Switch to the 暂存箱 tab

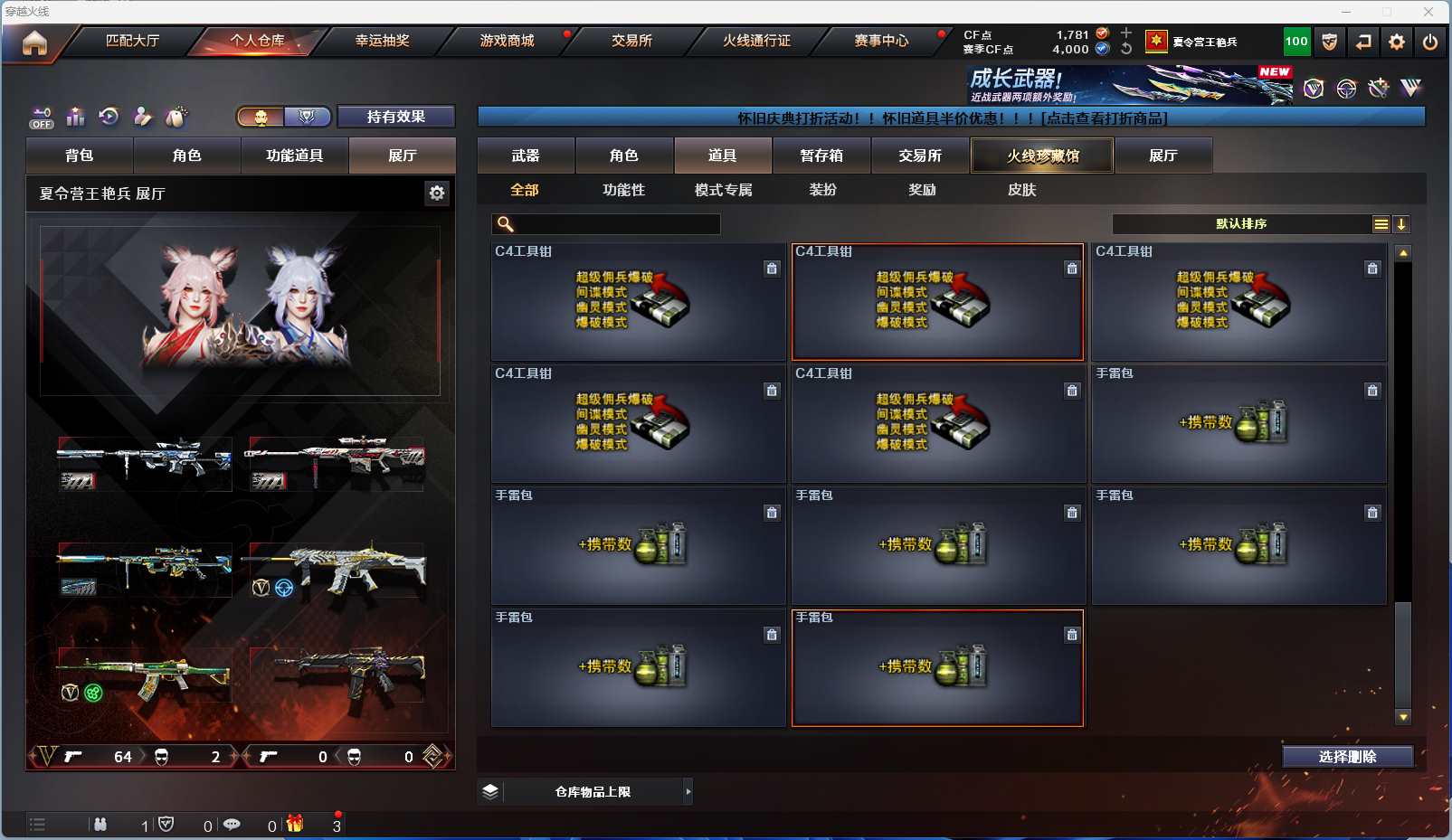[x=821, y=156]
